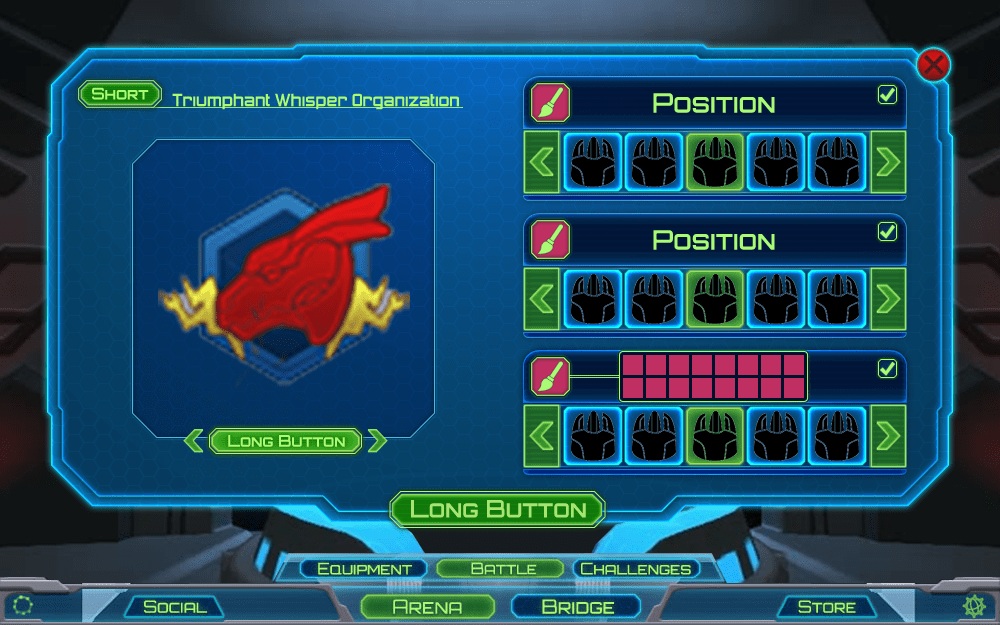This screenshot has height=625, width=1000.
Task: Click the large Long Button at bottom
Action: pyautogui.click(x=497, y=509)
